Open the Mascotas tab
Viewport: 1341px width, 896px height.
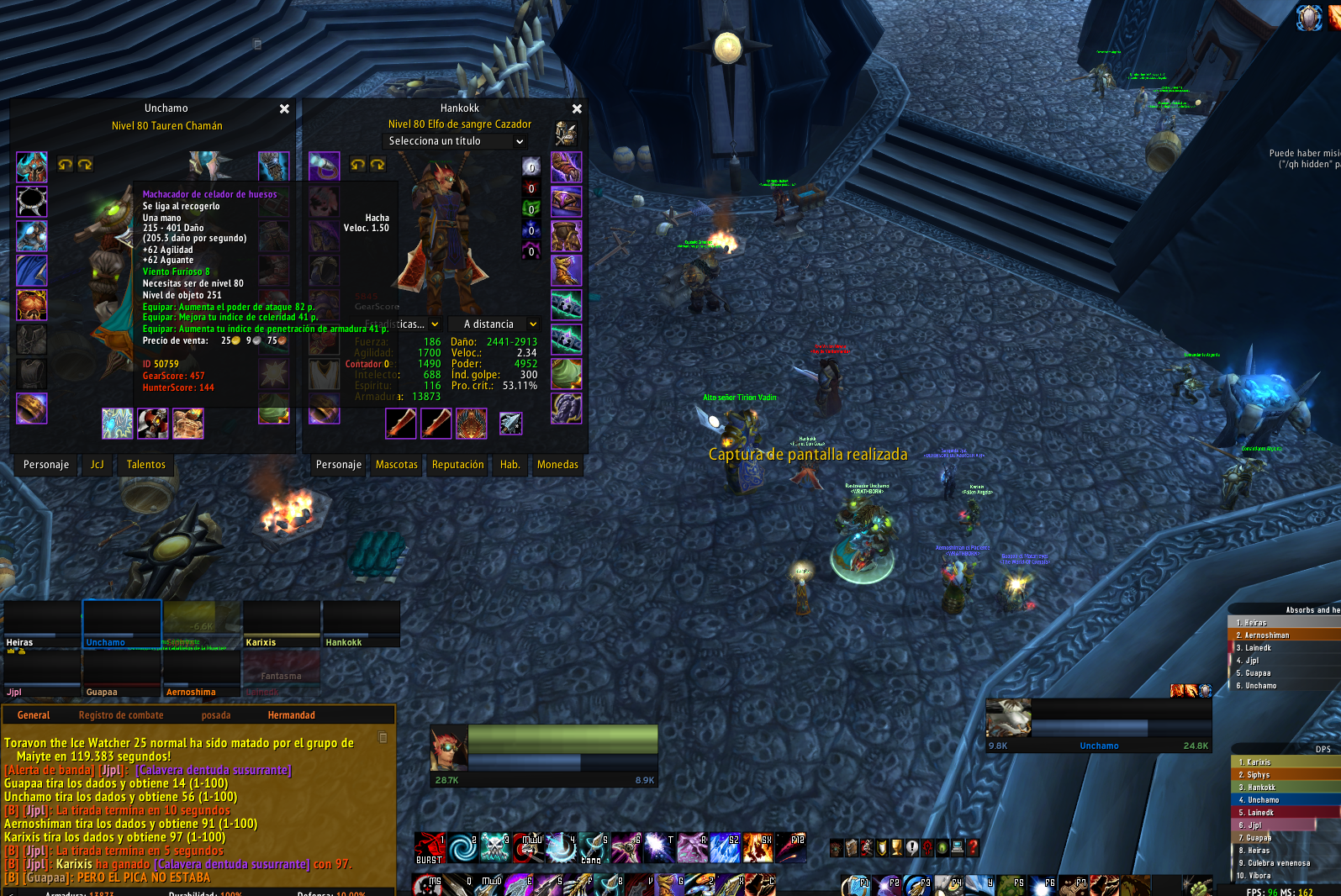point(397,465)
